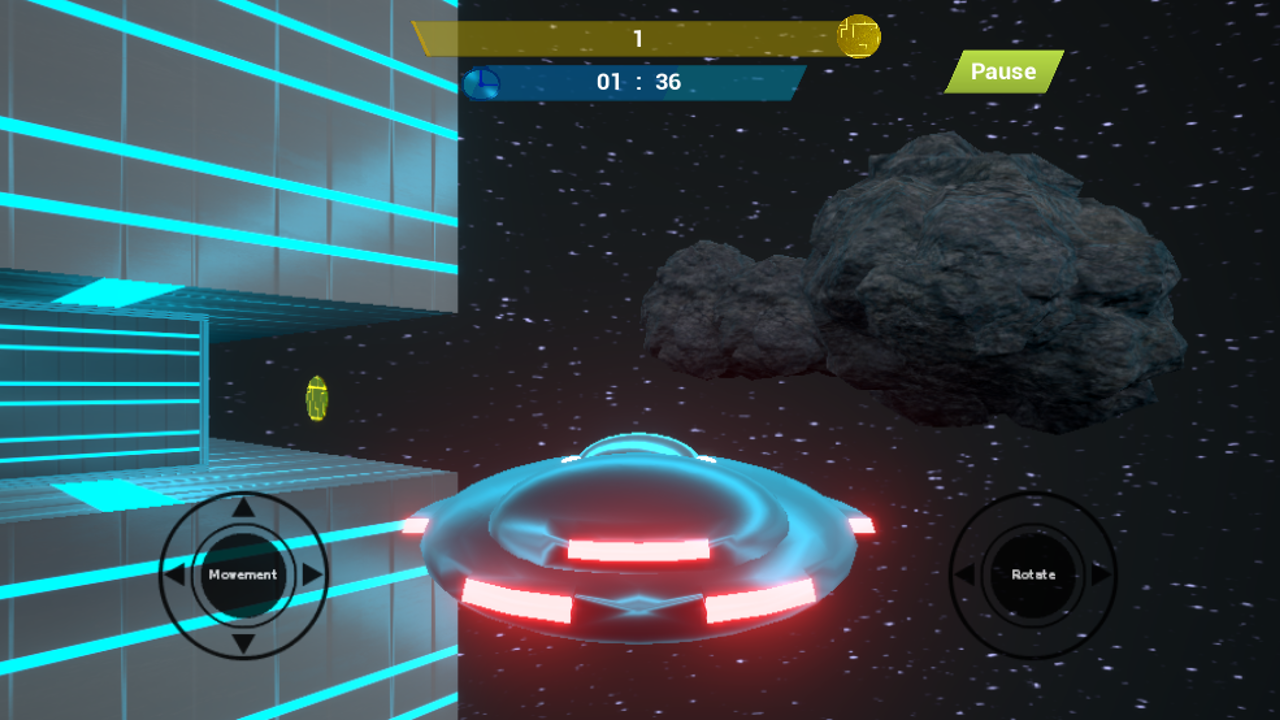This screenshot has height=720, width=1280.
Task: Click the center of the Rotate pad
Action: (1034, 575)
